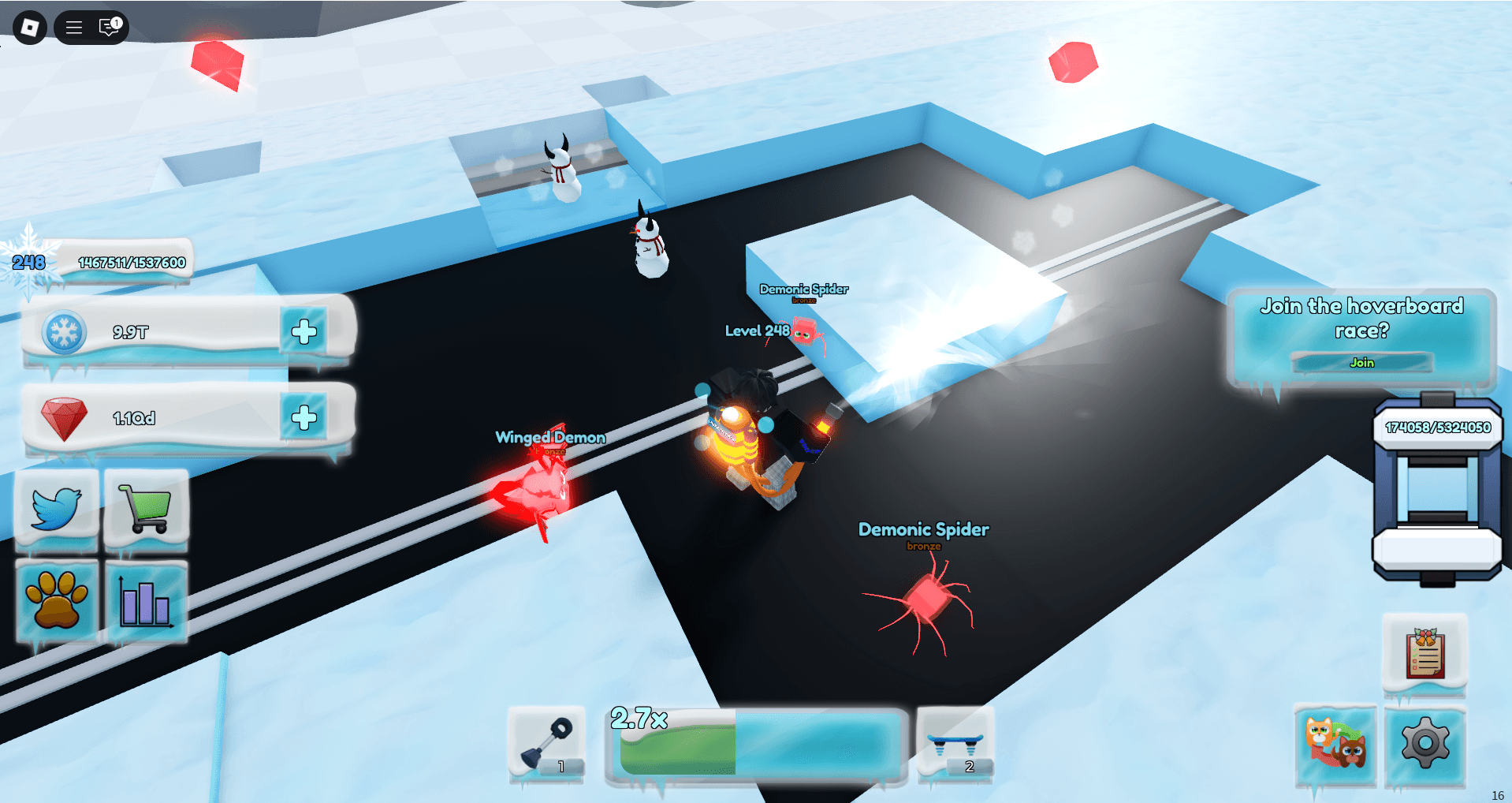
Task: Open the Roblox hamburger menu
Action: [73, 27]
